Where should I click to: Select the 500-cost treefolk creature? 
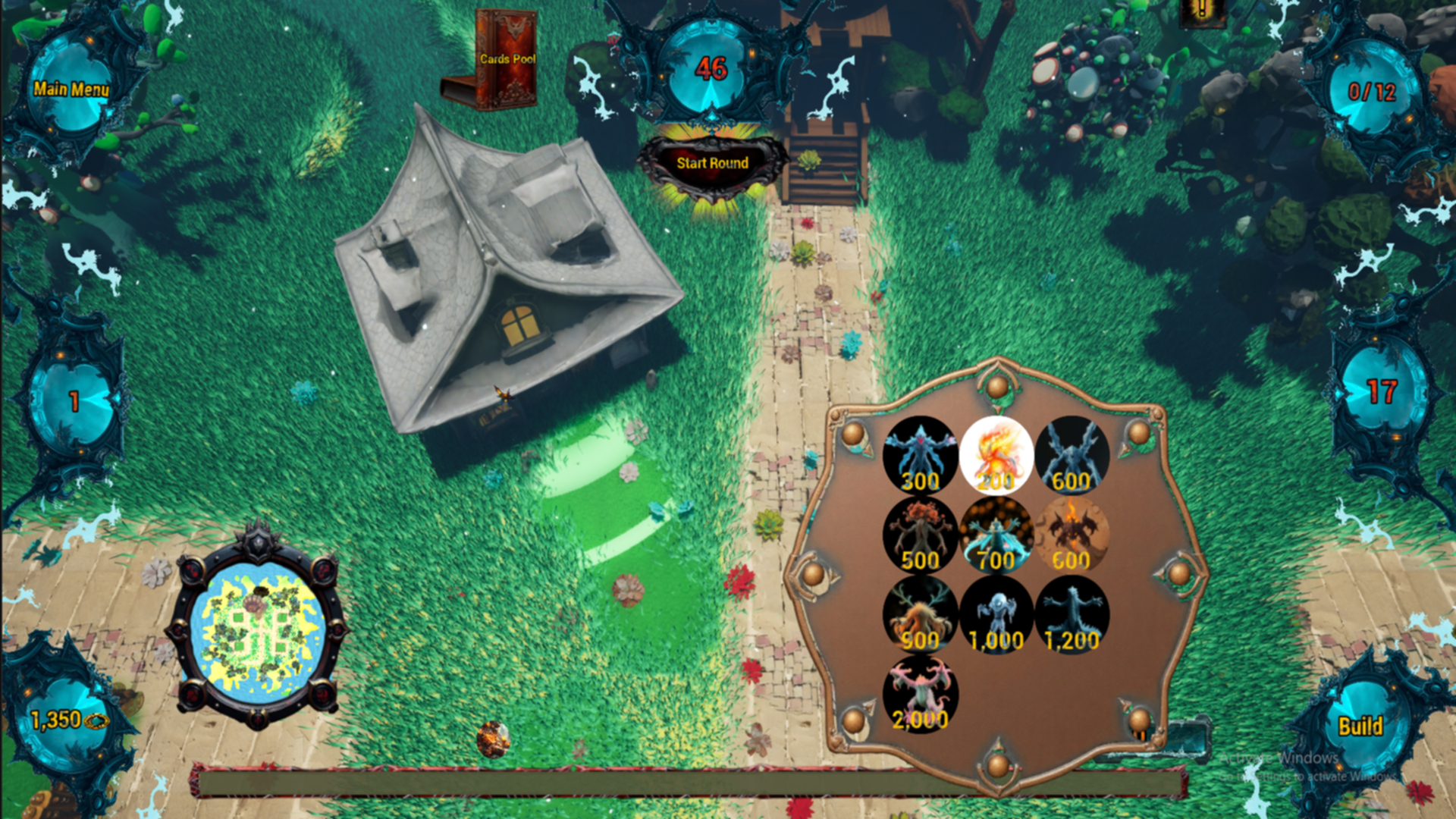pyautogui.click(x=920, y=533)
